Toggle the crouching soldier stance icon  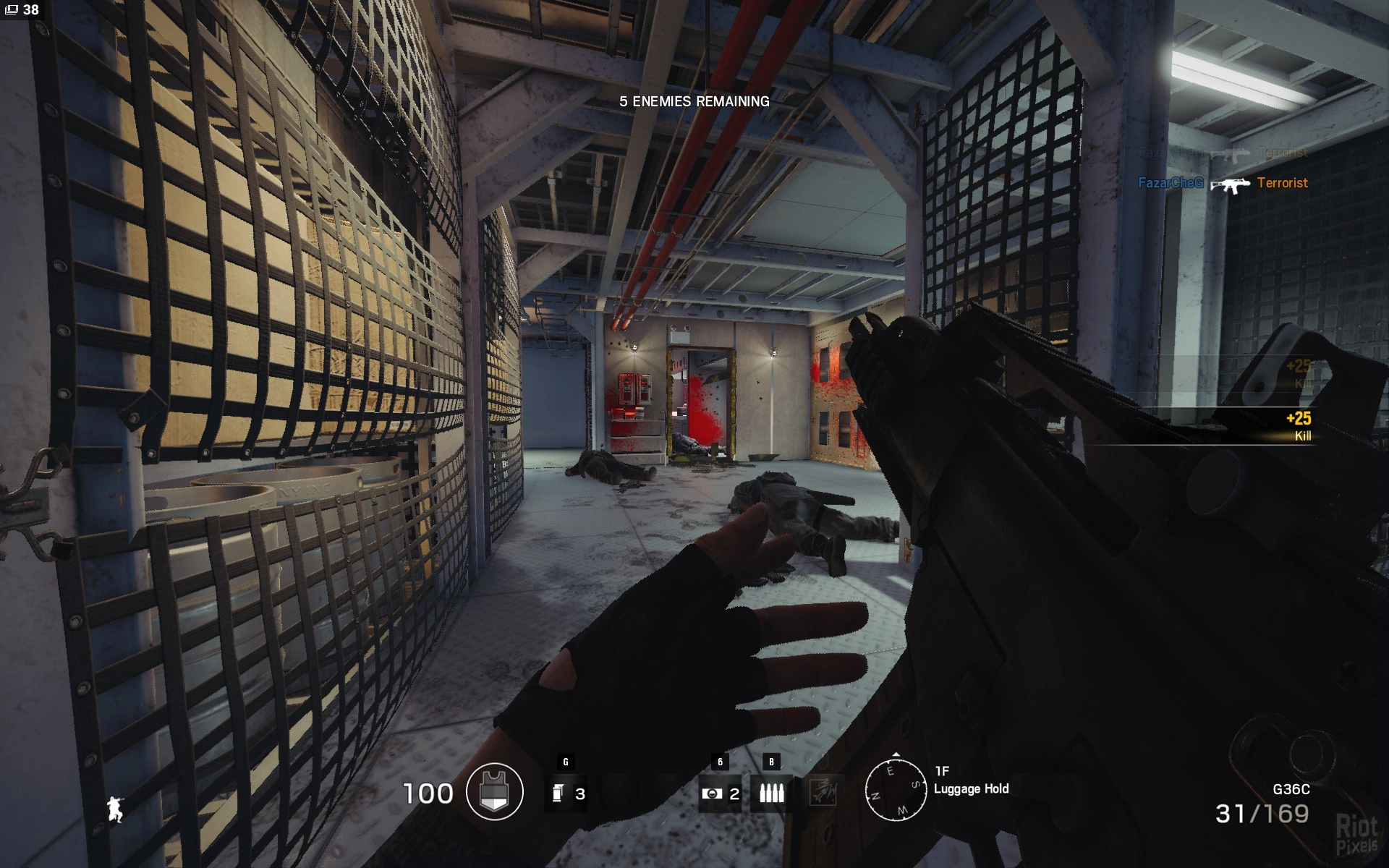pyautogui.click(x=116, y=810)
